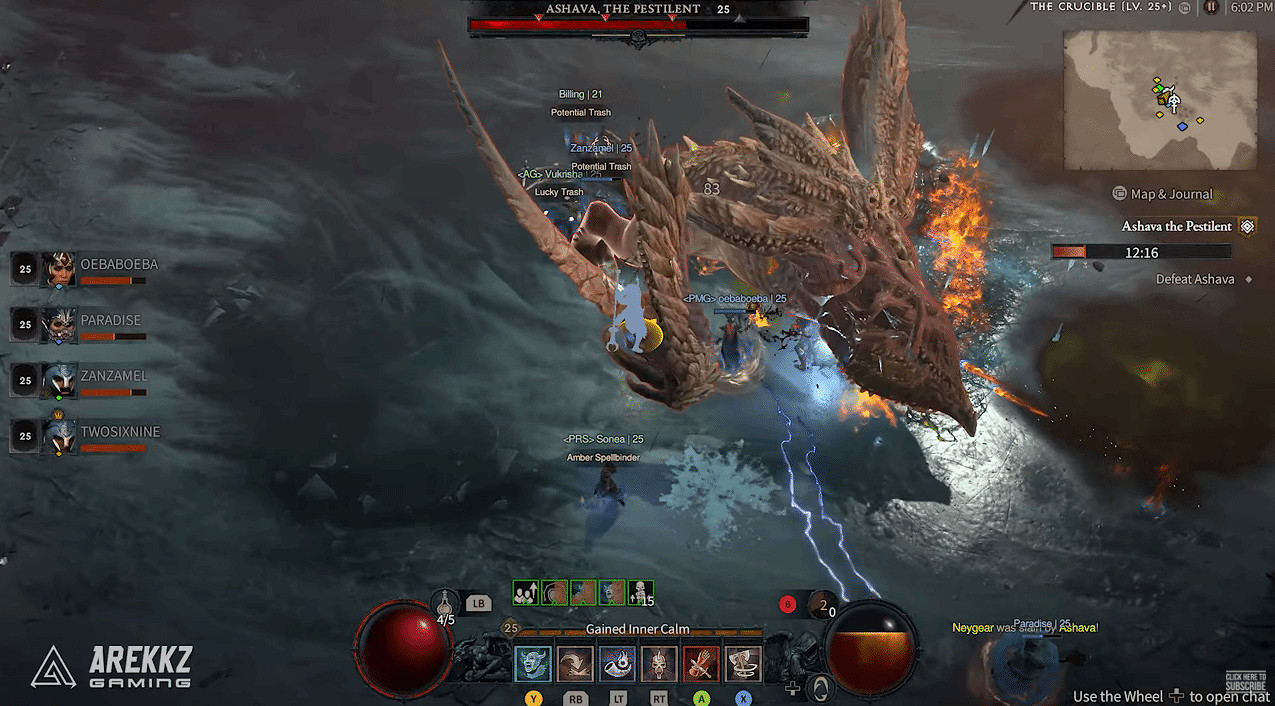Click the healing potion flask icon

[446, 603]
